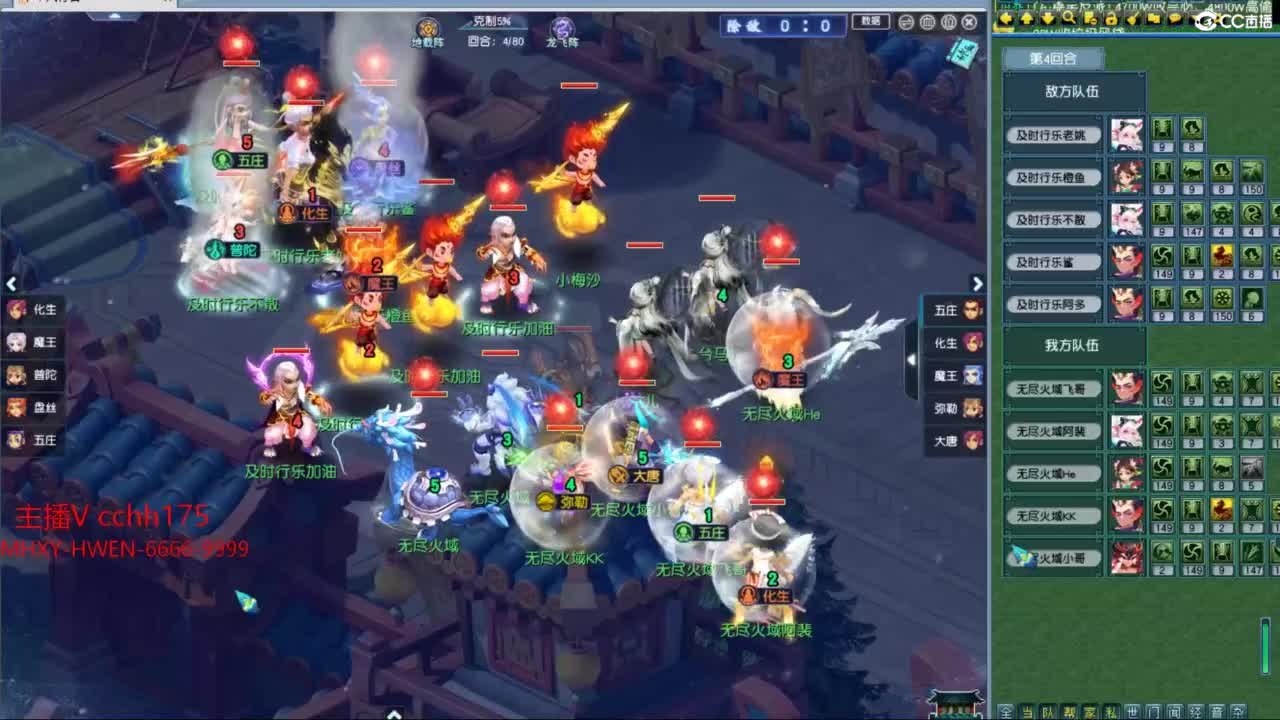Click 及时行乐老姚's portrait in the enemy panel
The height and width of the screenshot is (720, 1280).
(1125, 135)
